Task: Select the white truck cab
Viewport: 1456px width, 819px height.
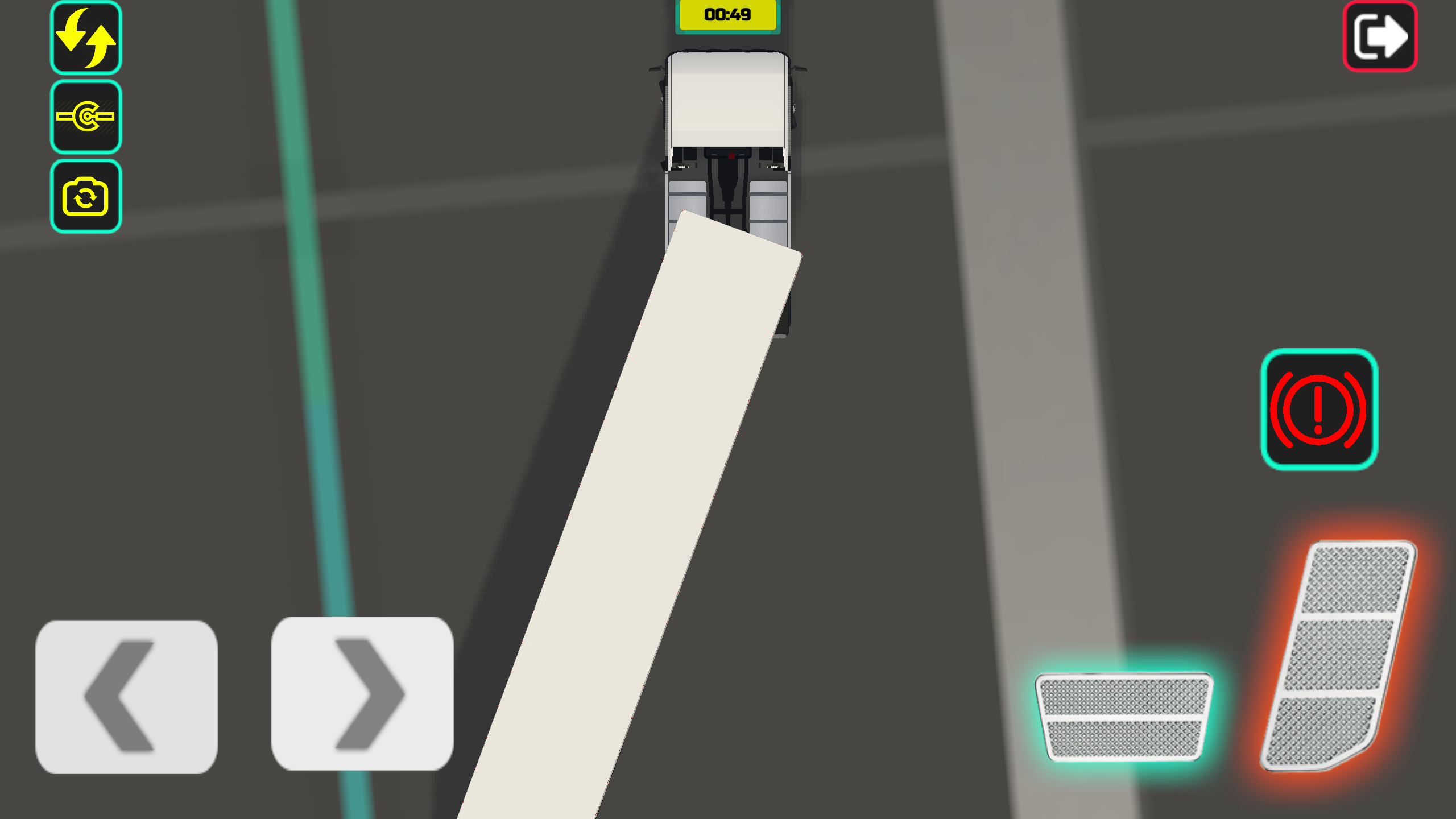Action: pyautogui.click(x=729, y=102)
